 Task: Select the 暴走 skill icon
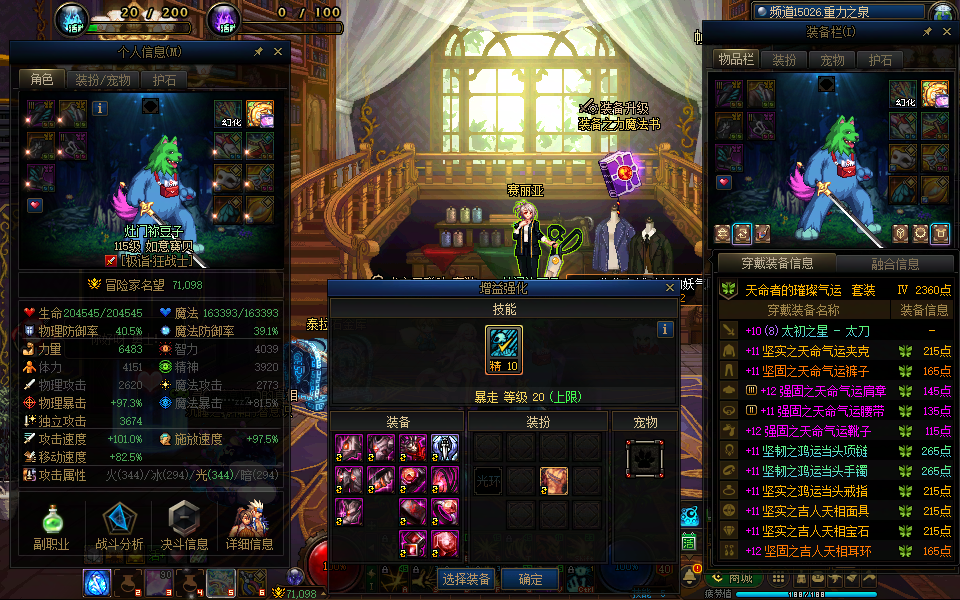504,345
